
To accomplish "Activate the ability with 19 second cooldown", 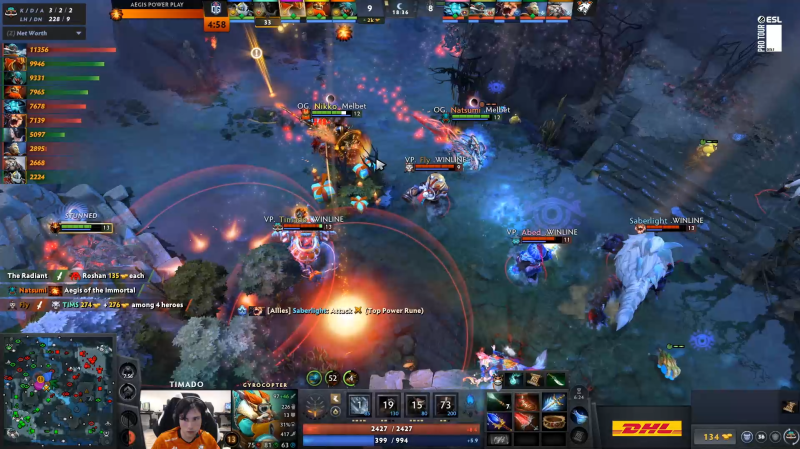I will 389,405.
